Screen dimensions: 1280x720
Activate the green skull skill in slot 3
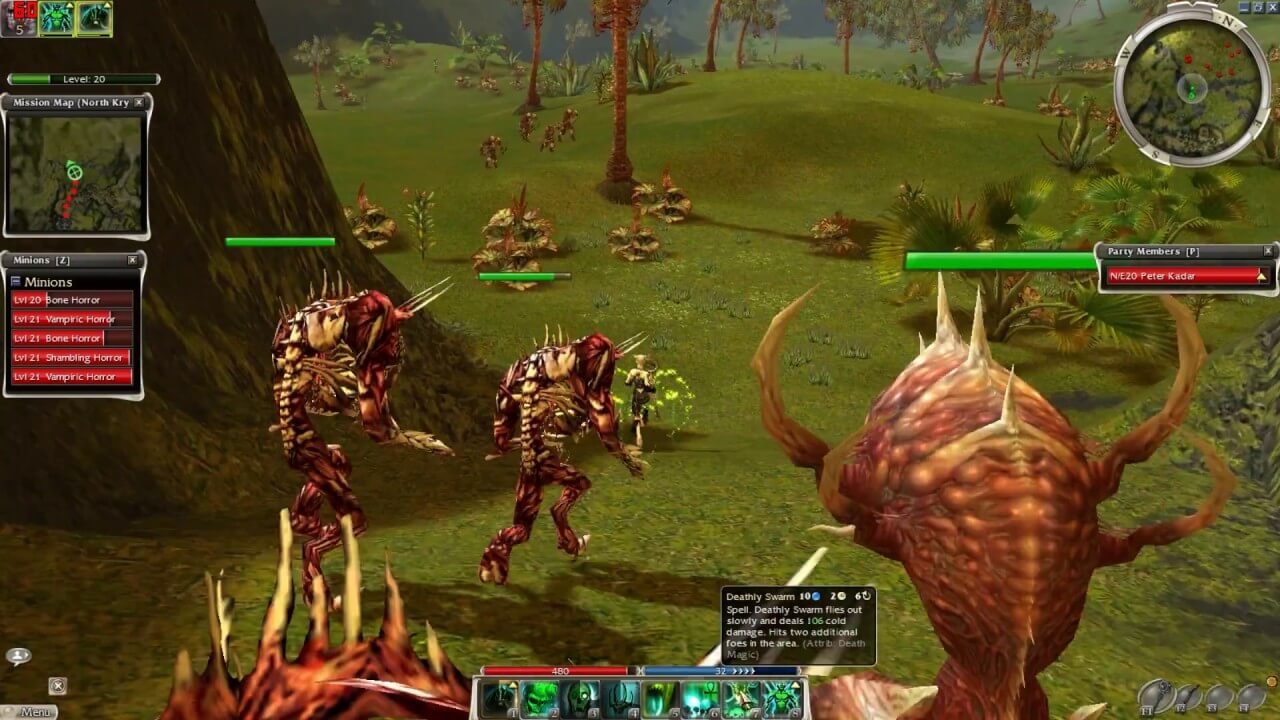click(x=578, y=698)
